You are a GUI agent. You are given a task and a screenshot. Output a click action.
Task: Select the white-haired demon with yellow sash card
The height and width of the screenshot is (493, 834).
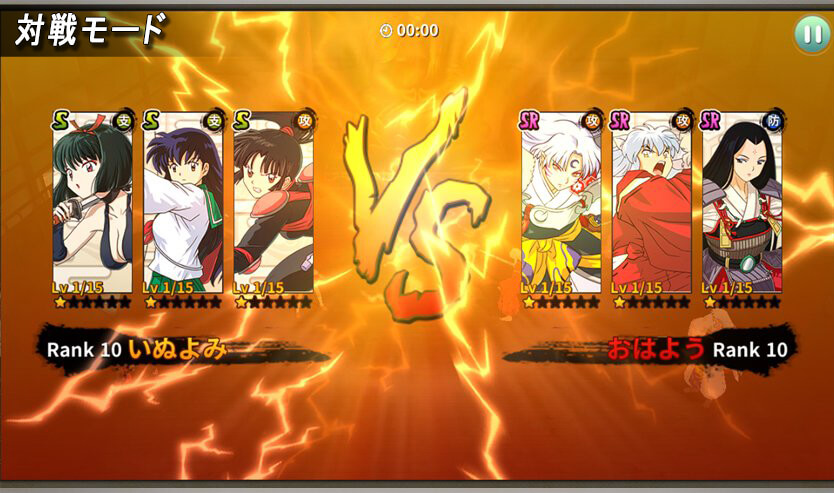561,208
